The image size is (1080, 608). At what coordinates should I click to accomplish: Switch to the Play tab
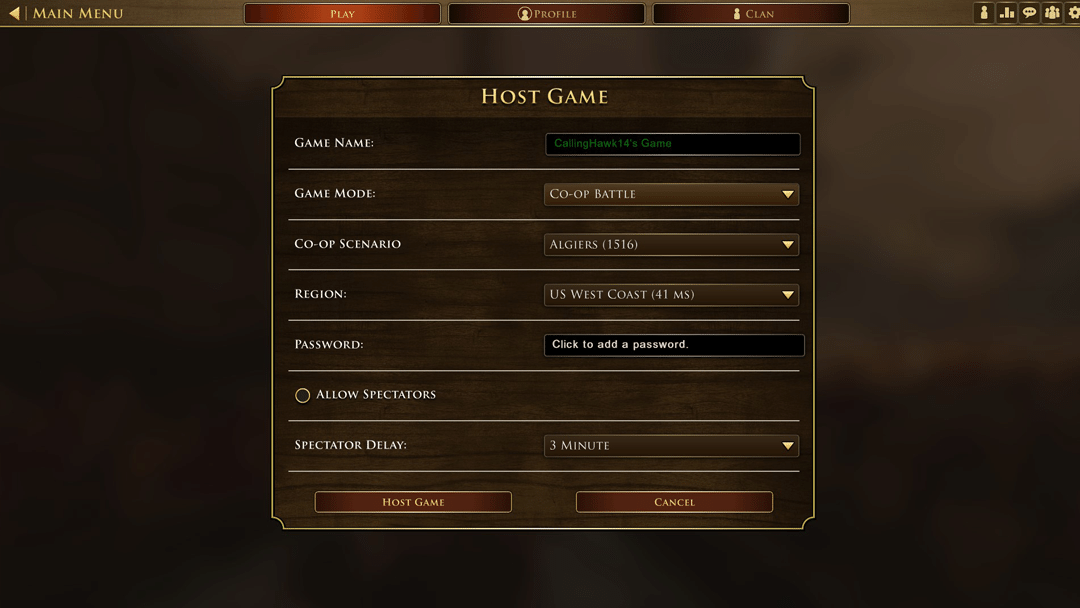tap(342, 14)
